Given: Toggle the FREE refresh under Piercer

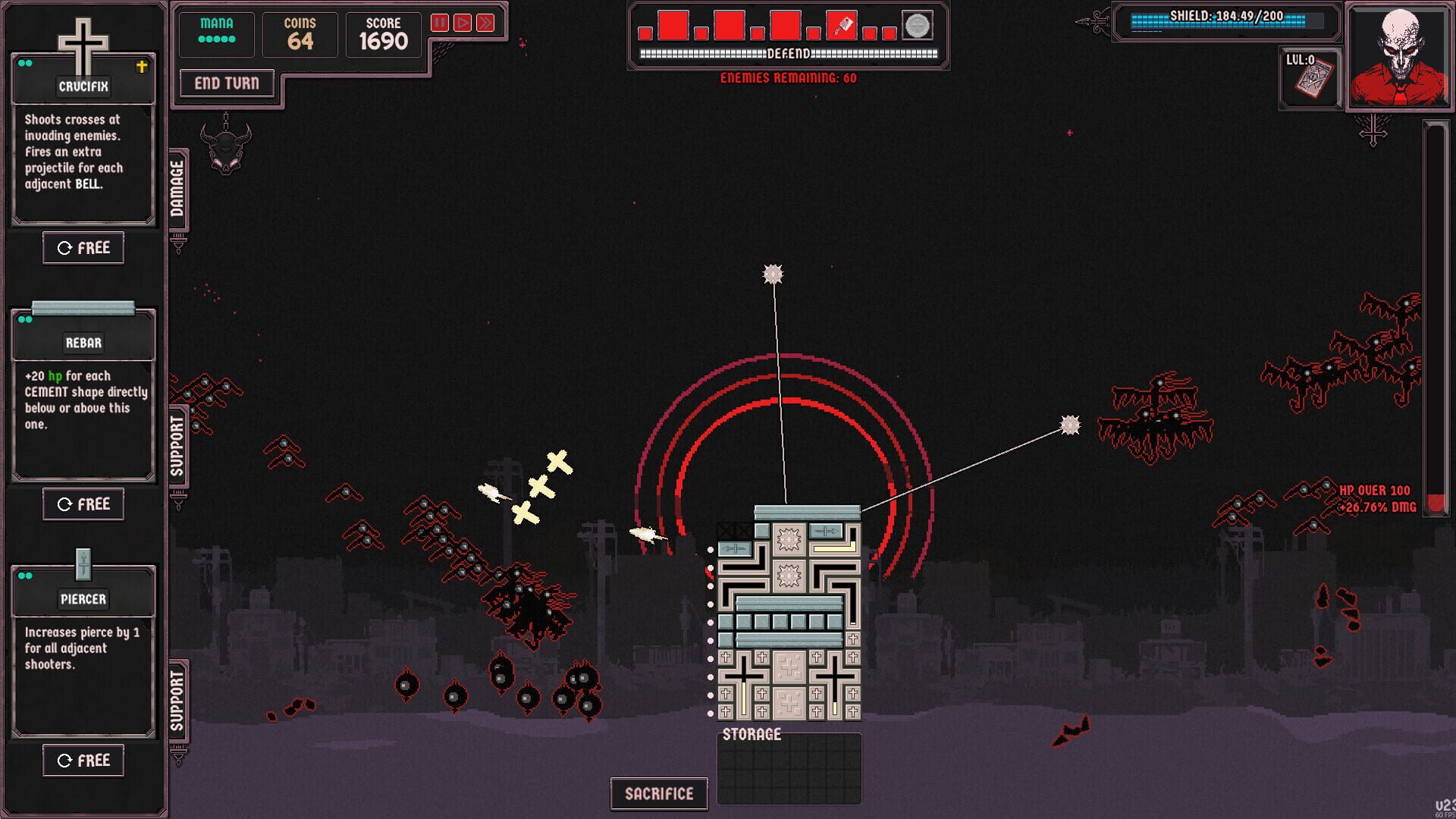Looking at the screenshot, I should (x=83, y=760).
